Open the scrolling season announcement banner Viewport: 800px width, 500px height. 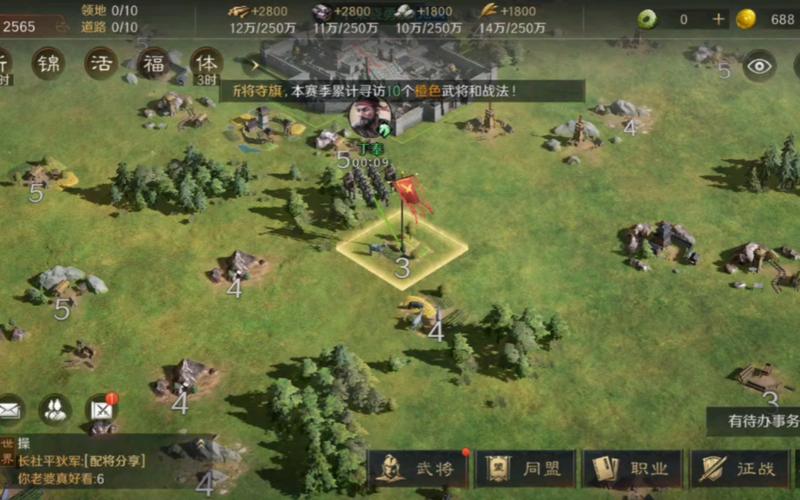coord(400,91)
